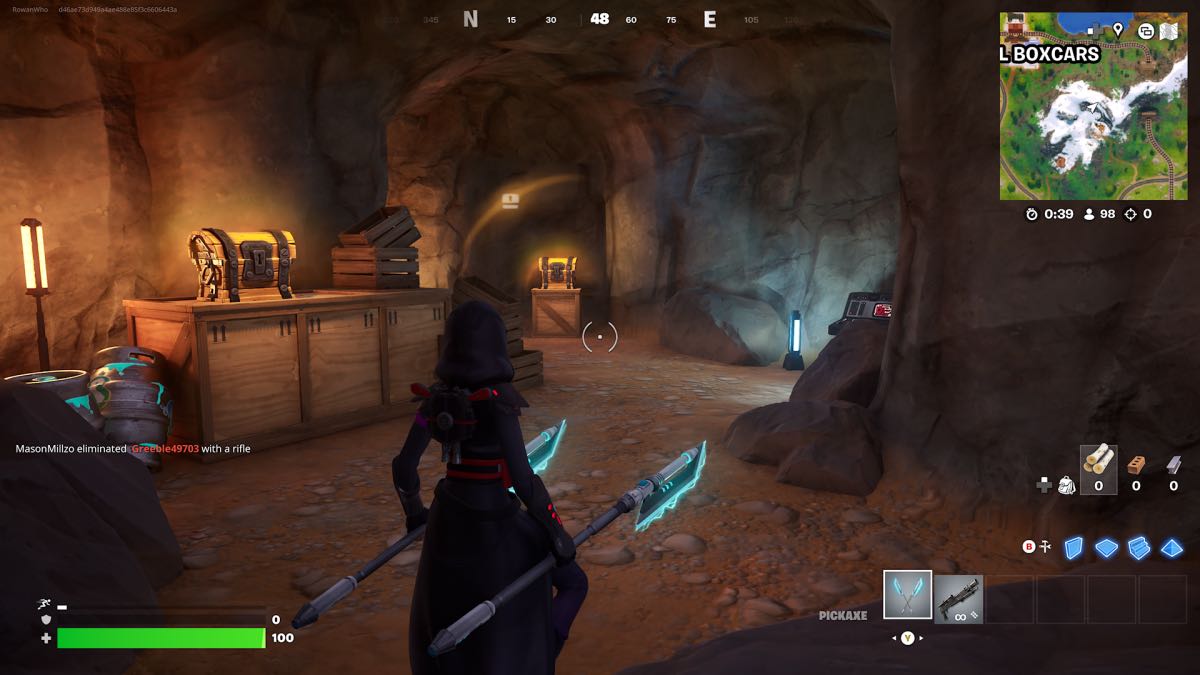Choose the brick building material
Screen dimensions: 1200x675
1135,464
